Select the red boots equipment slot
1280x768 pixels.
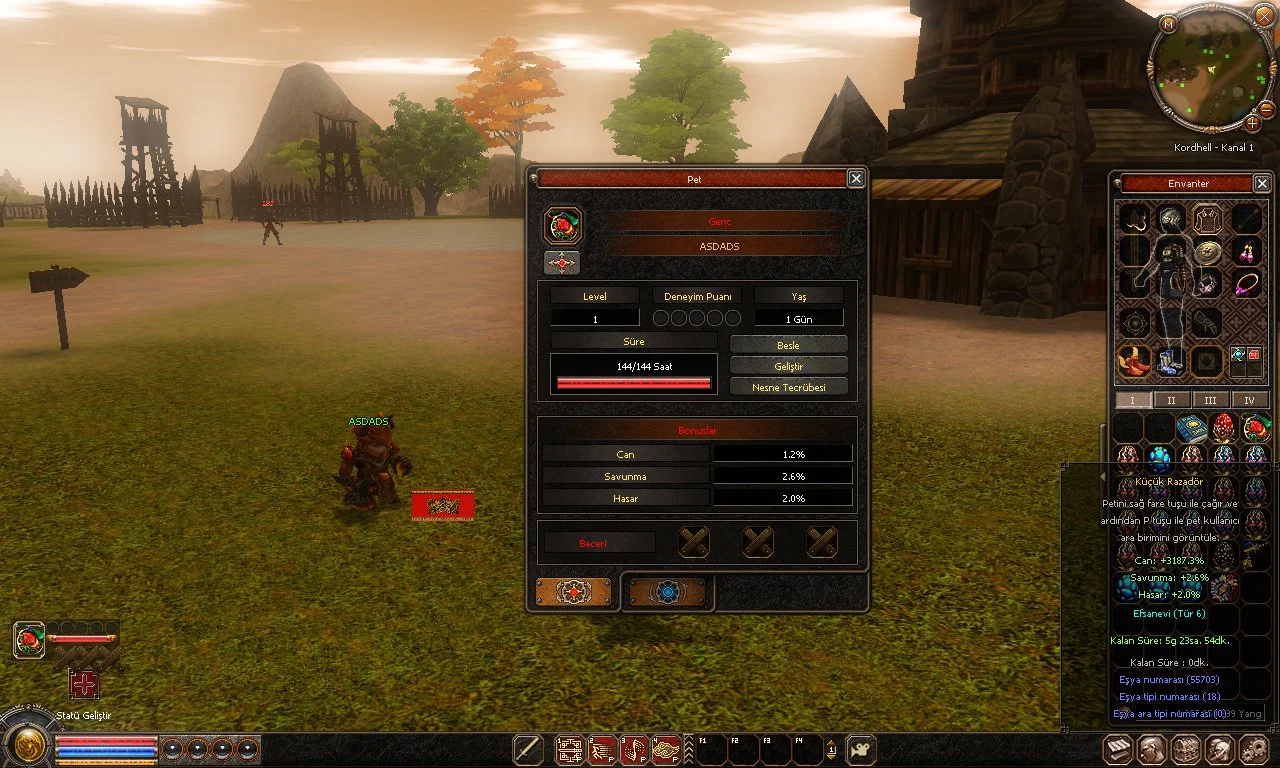tap(1133, 361)
